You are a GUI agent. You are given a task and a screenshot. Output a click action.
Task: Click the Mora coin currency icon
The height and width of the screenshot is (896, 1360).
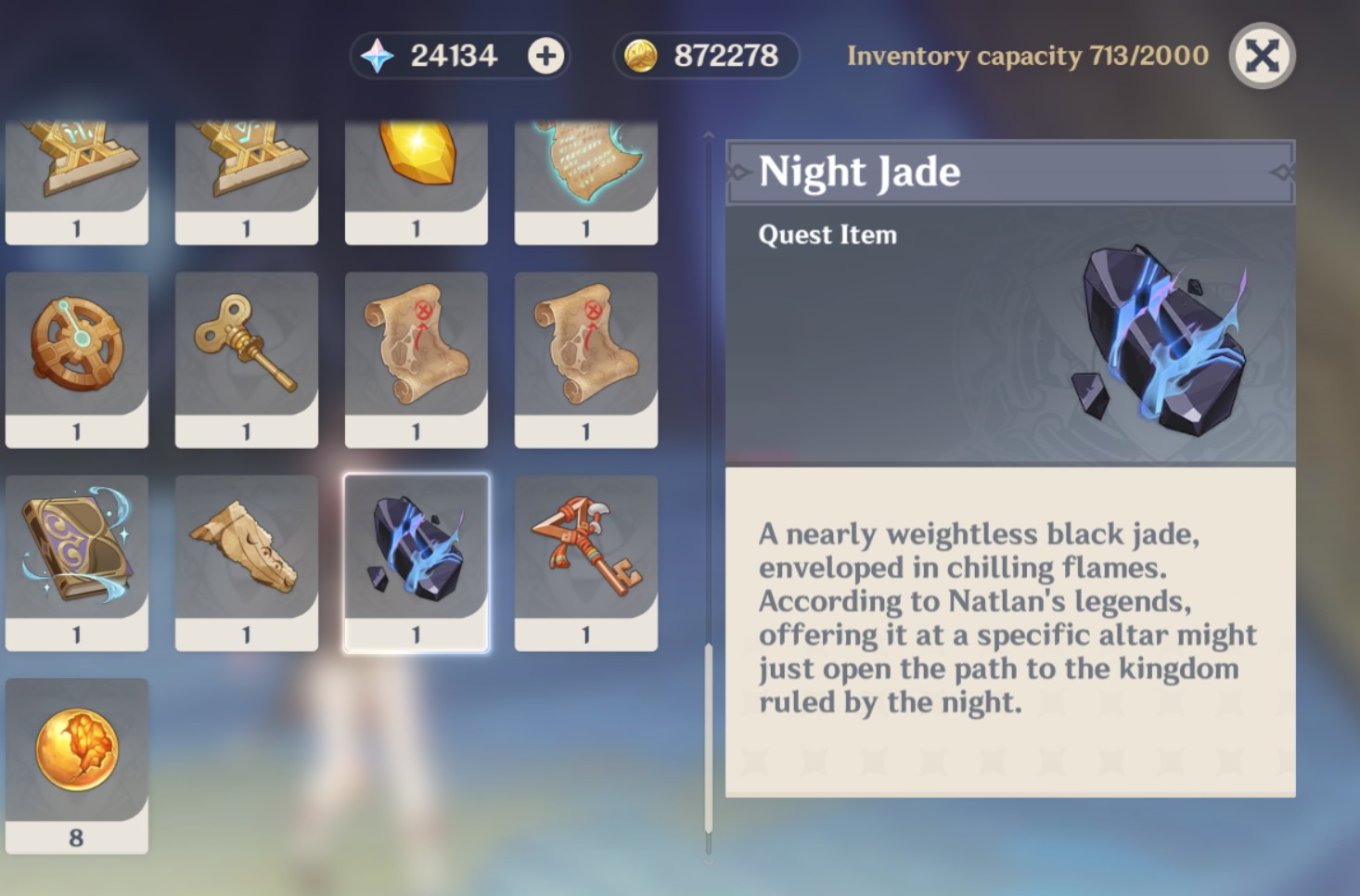click(x=640, y=55)
